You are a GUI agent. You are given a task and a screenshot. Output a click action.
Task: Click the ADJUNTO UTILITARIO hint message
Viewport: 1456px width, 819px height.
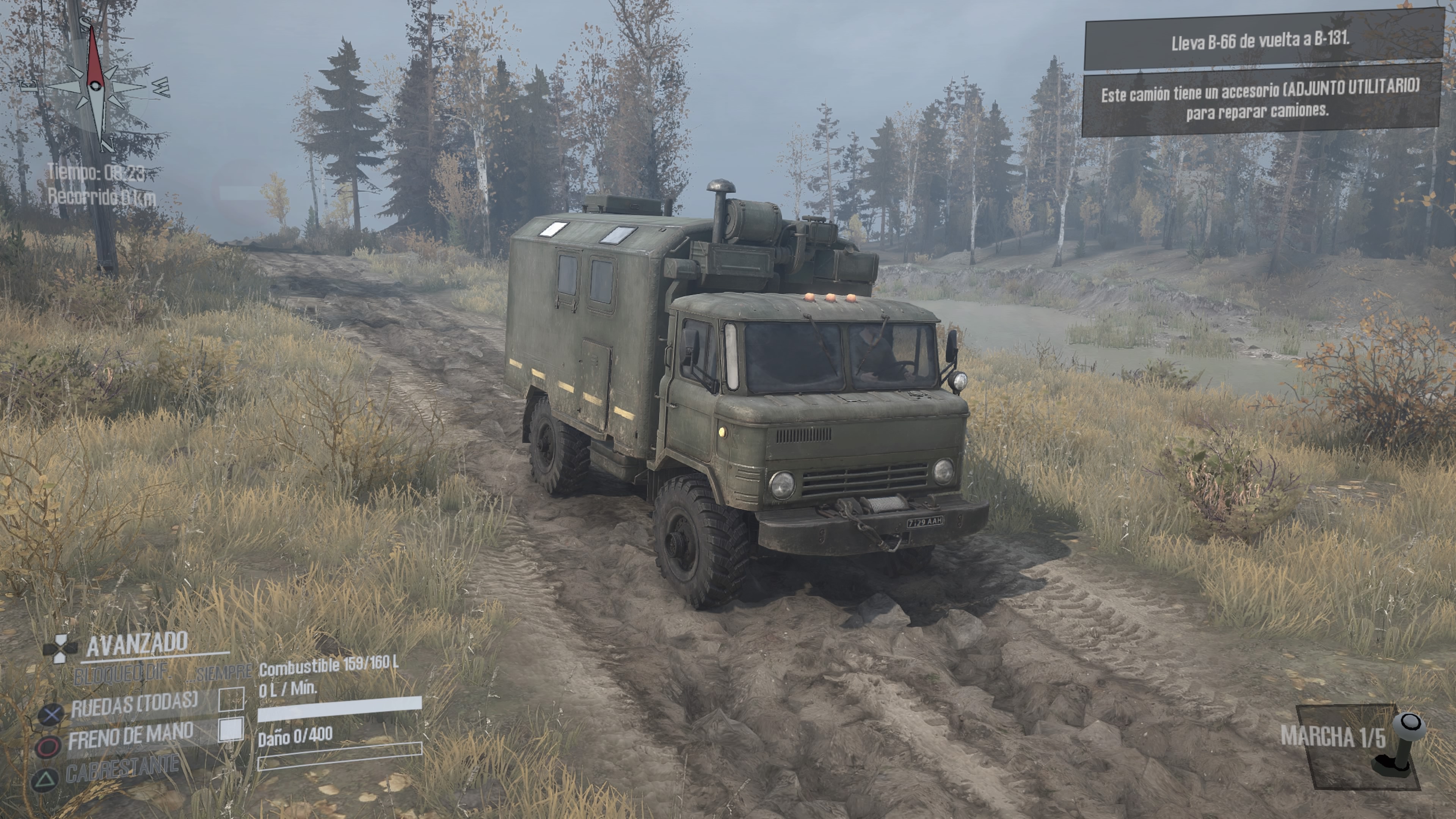point(1260,99)
